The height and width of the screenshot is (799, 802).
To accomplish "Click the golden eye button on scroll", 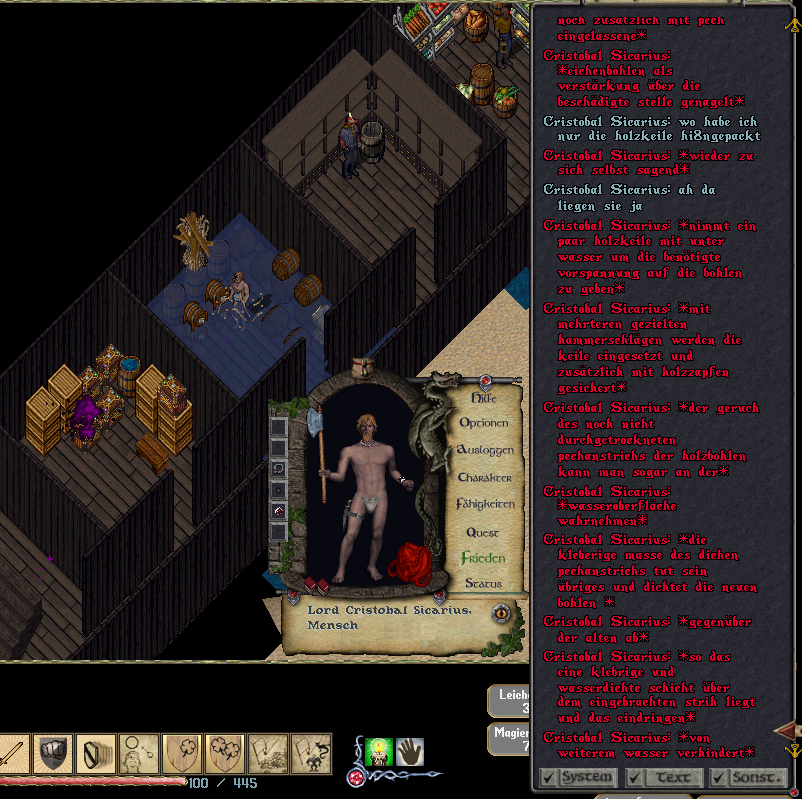I will [500, 613].
